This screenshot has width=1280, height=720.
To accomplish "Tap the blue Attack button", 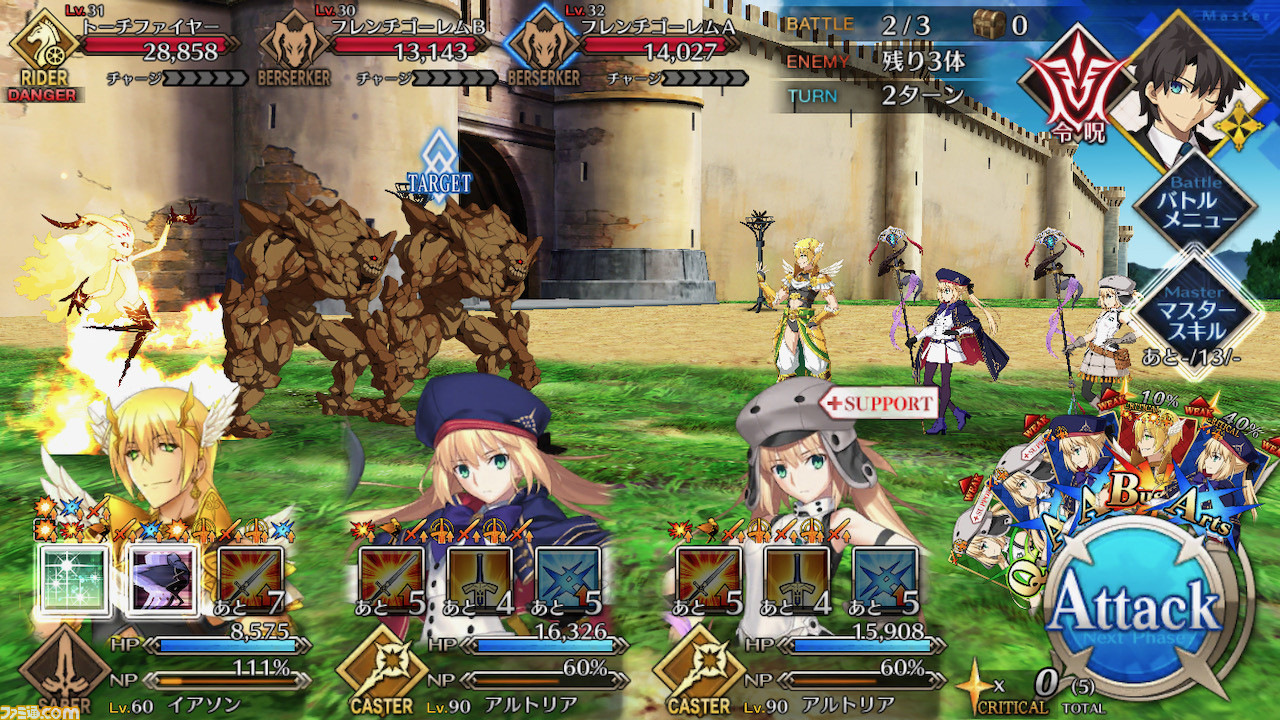I will [x=1134, y=606].
